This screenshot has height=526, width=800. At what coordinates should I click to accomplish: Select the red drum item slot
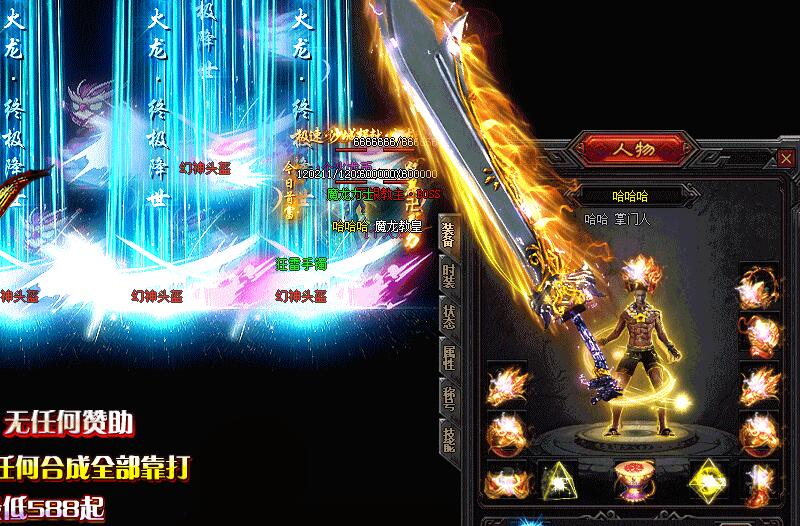tap(631, 480)
